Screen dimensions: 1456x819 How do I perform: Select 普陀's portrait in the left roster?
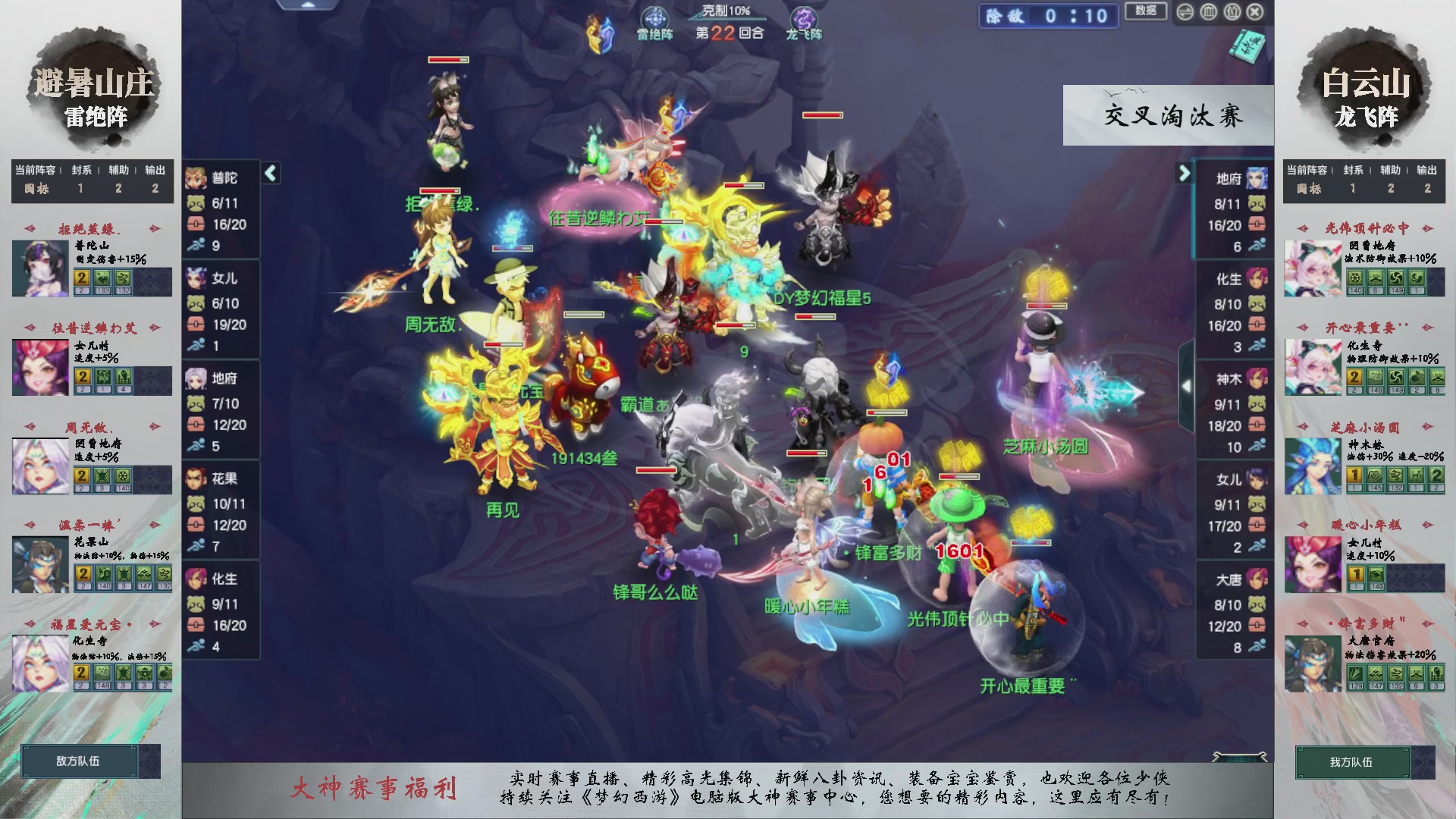[196, 178]
